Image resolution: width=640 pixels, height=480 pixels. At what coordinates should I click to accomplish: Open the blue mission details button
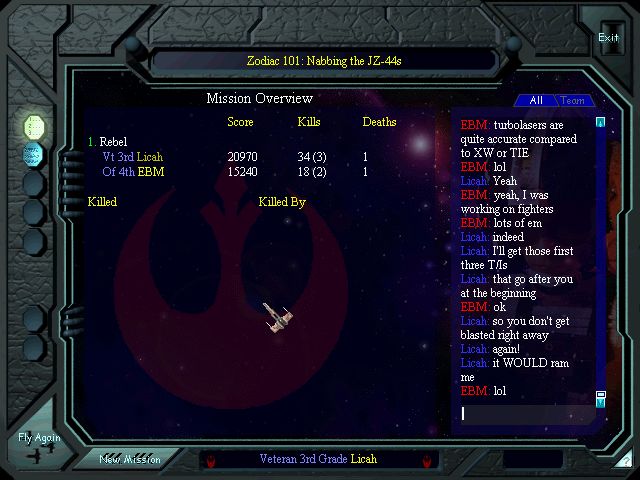(34, 154)
